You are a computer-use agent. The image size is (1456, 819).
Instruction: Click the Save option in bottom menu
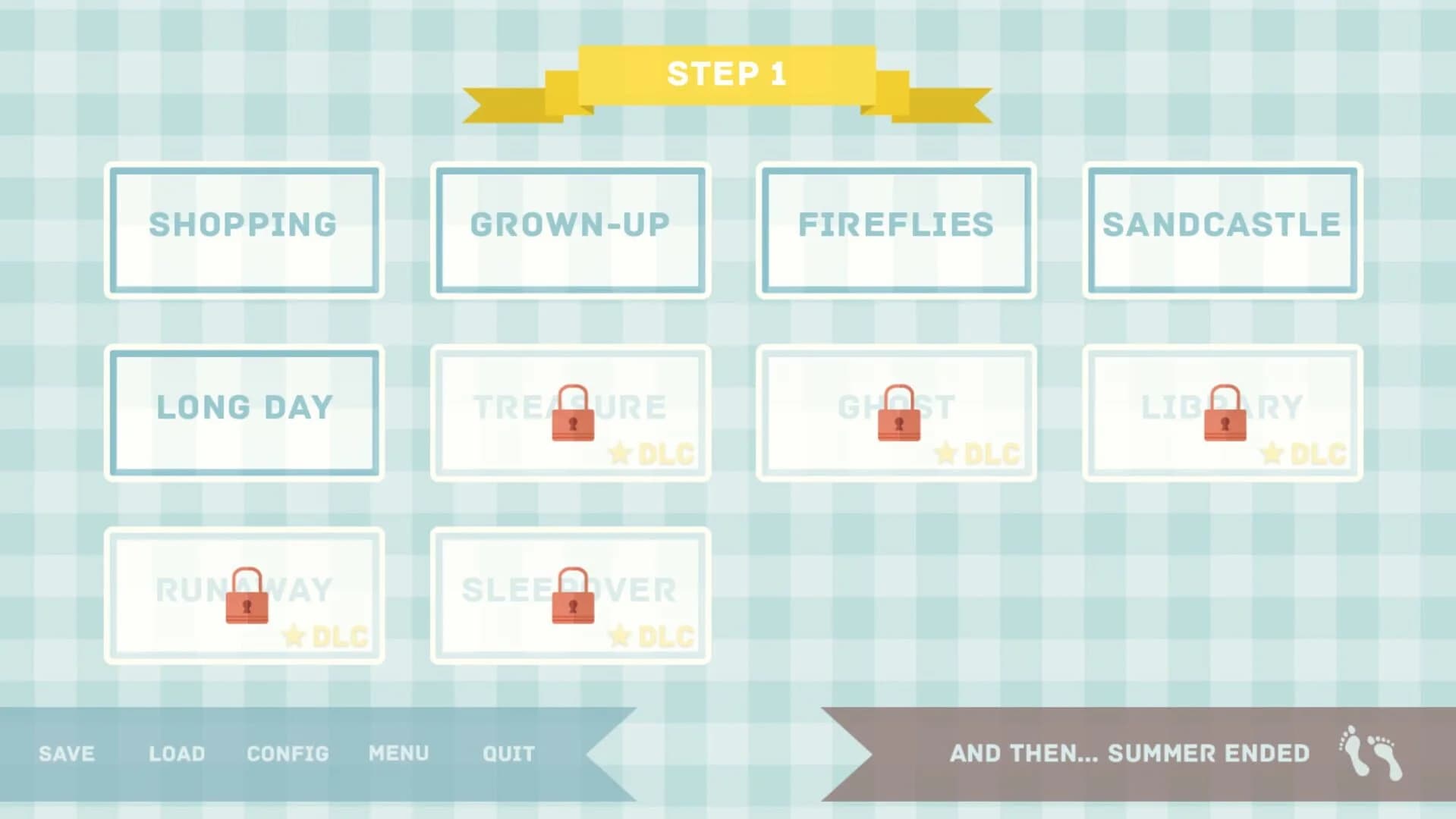point(65,753)
